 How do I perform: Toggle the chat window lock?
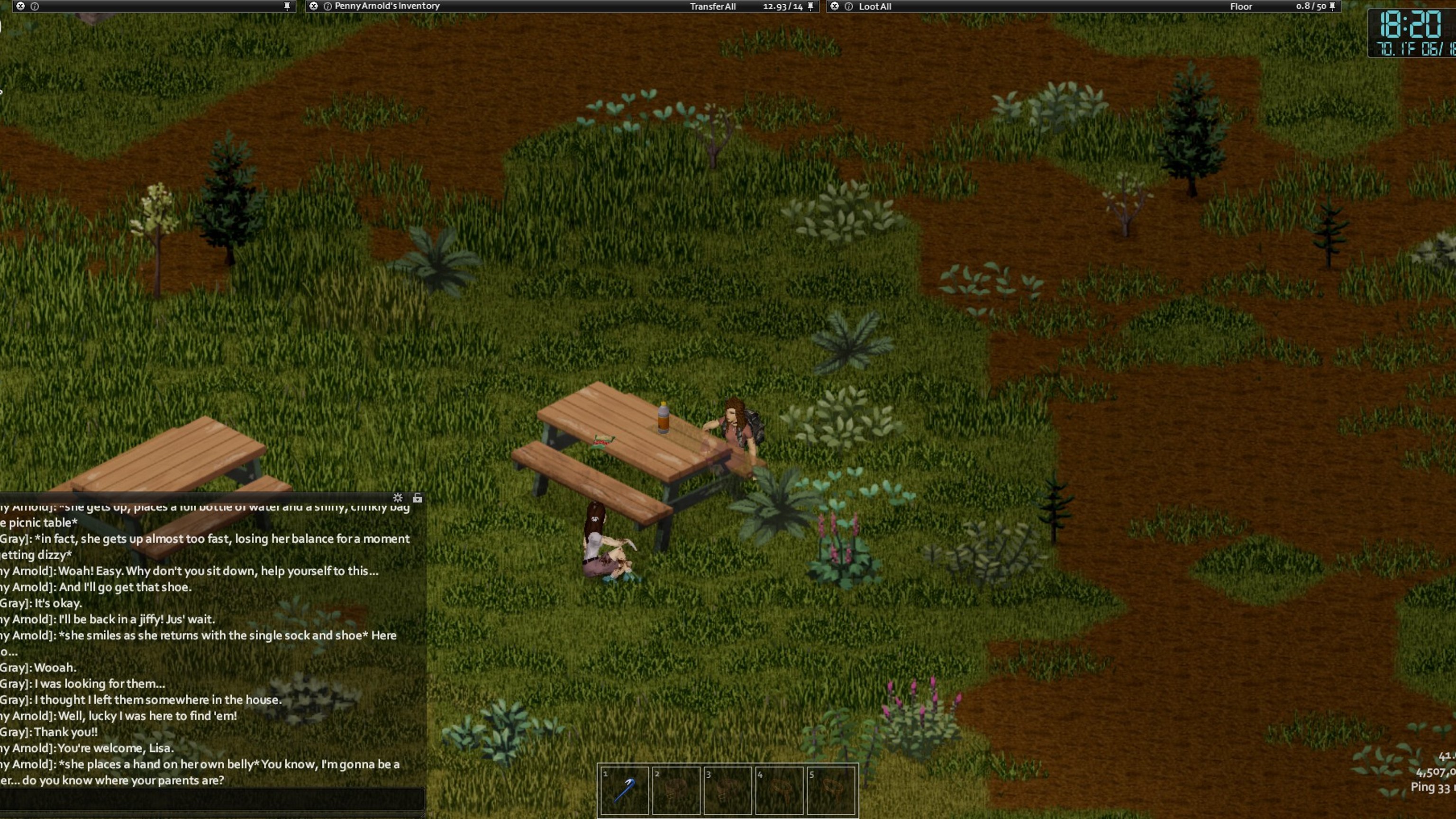pos(417,498)
